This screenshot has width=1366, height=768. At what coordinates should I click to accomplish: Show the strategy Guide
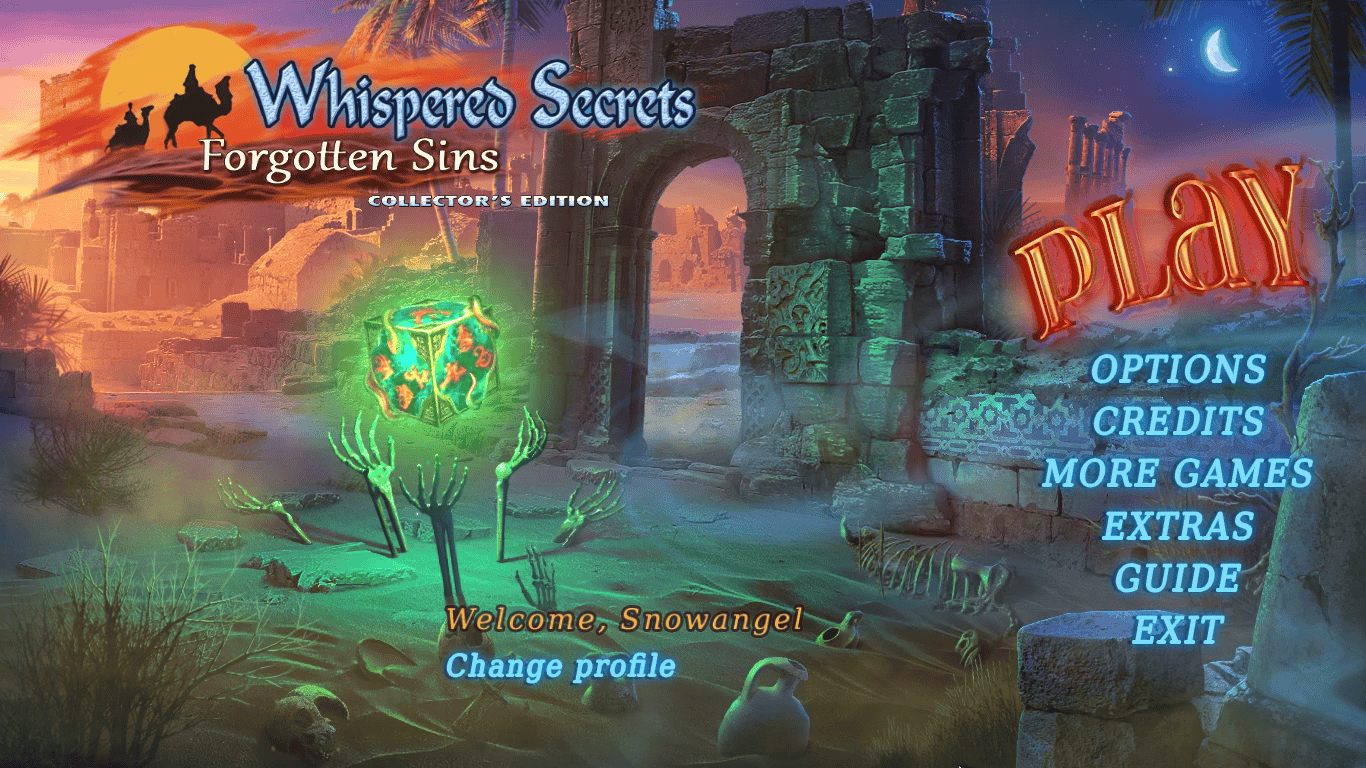(1177, 578)
